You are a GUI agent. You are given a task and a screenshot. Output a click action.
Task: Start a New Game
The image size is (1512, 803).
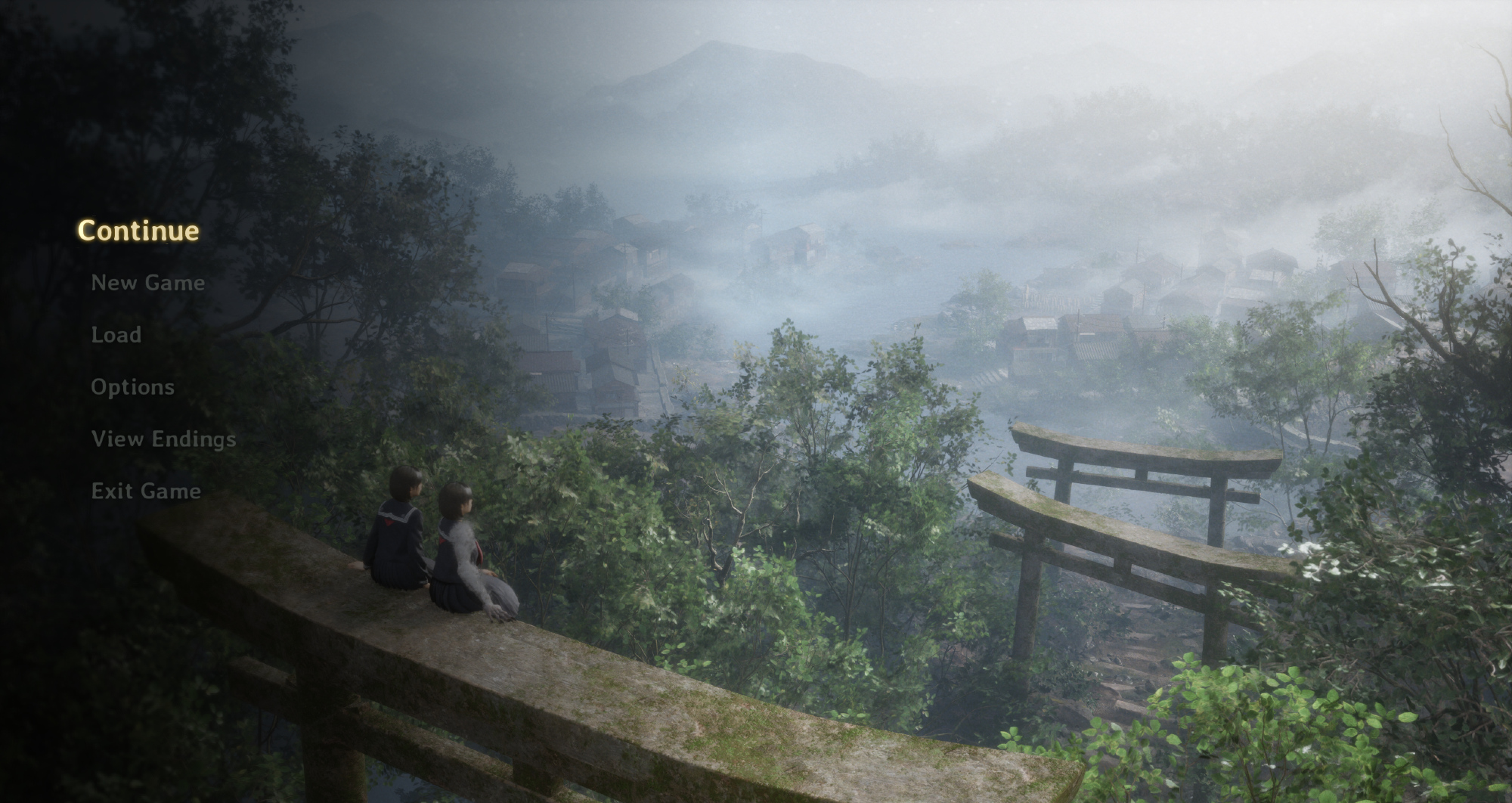148,283
